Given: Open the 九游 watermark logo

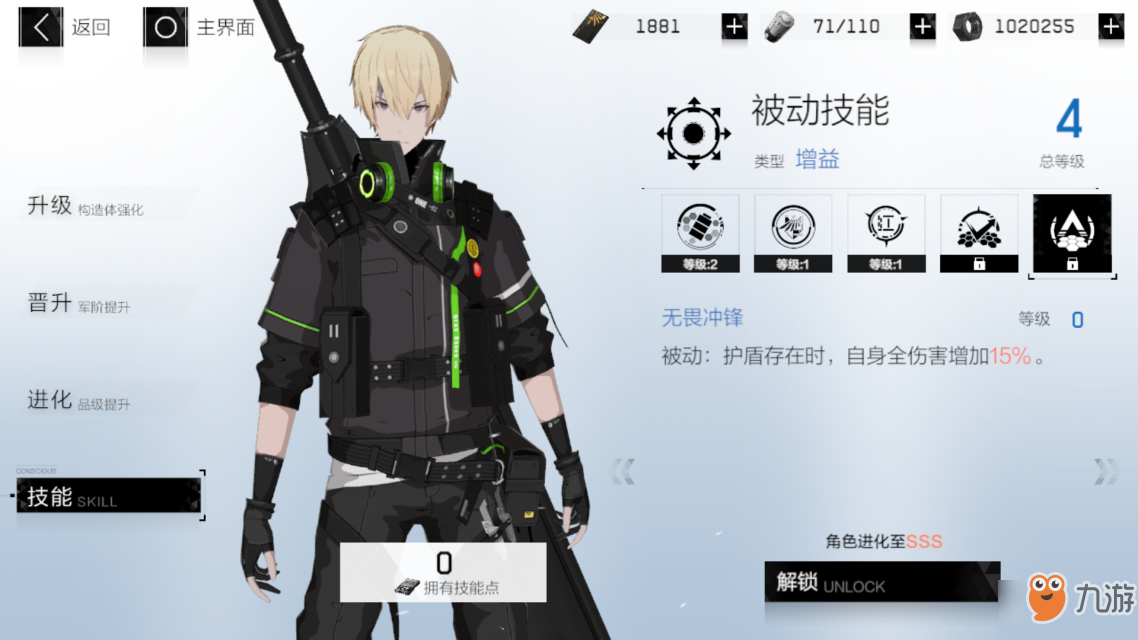Looking at the screenshot, I should (x=1080, y=597).
